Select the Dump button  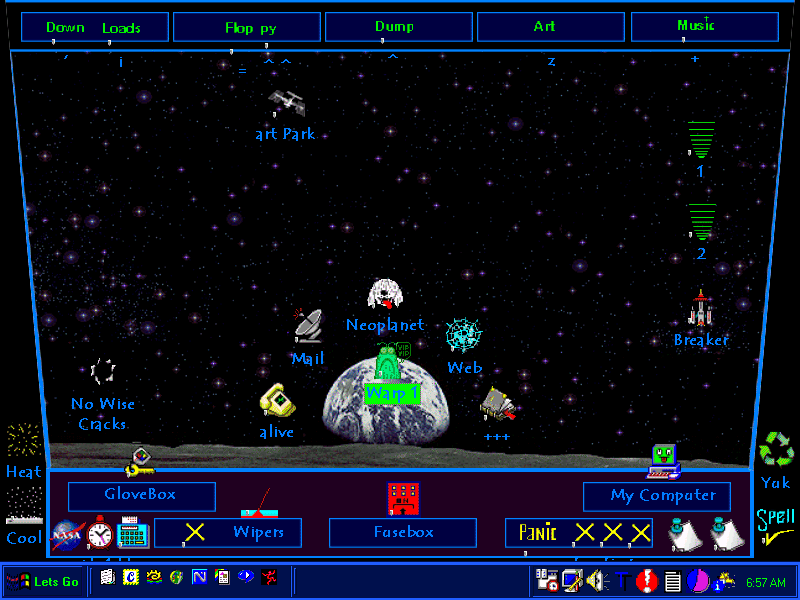398,27
